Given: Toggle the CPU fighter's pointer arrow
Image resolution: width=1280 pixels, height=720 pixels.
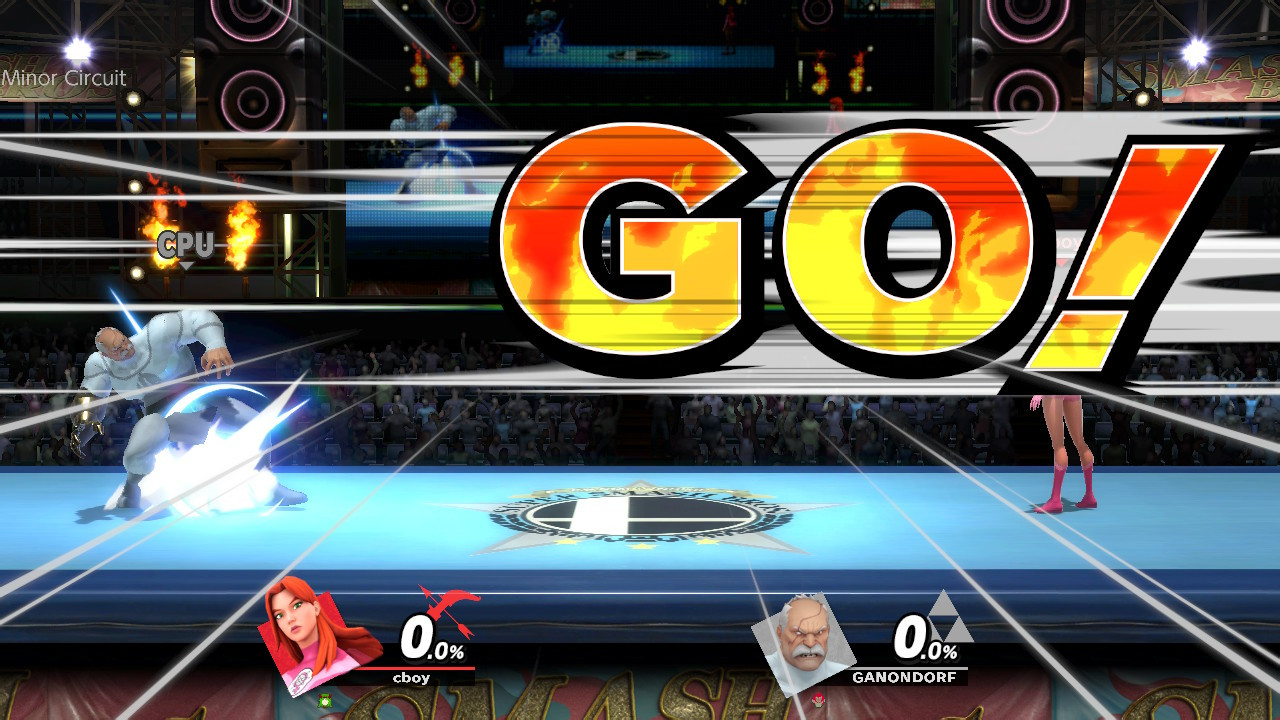Looking at the screenshot, I should (x=185, y=265).
